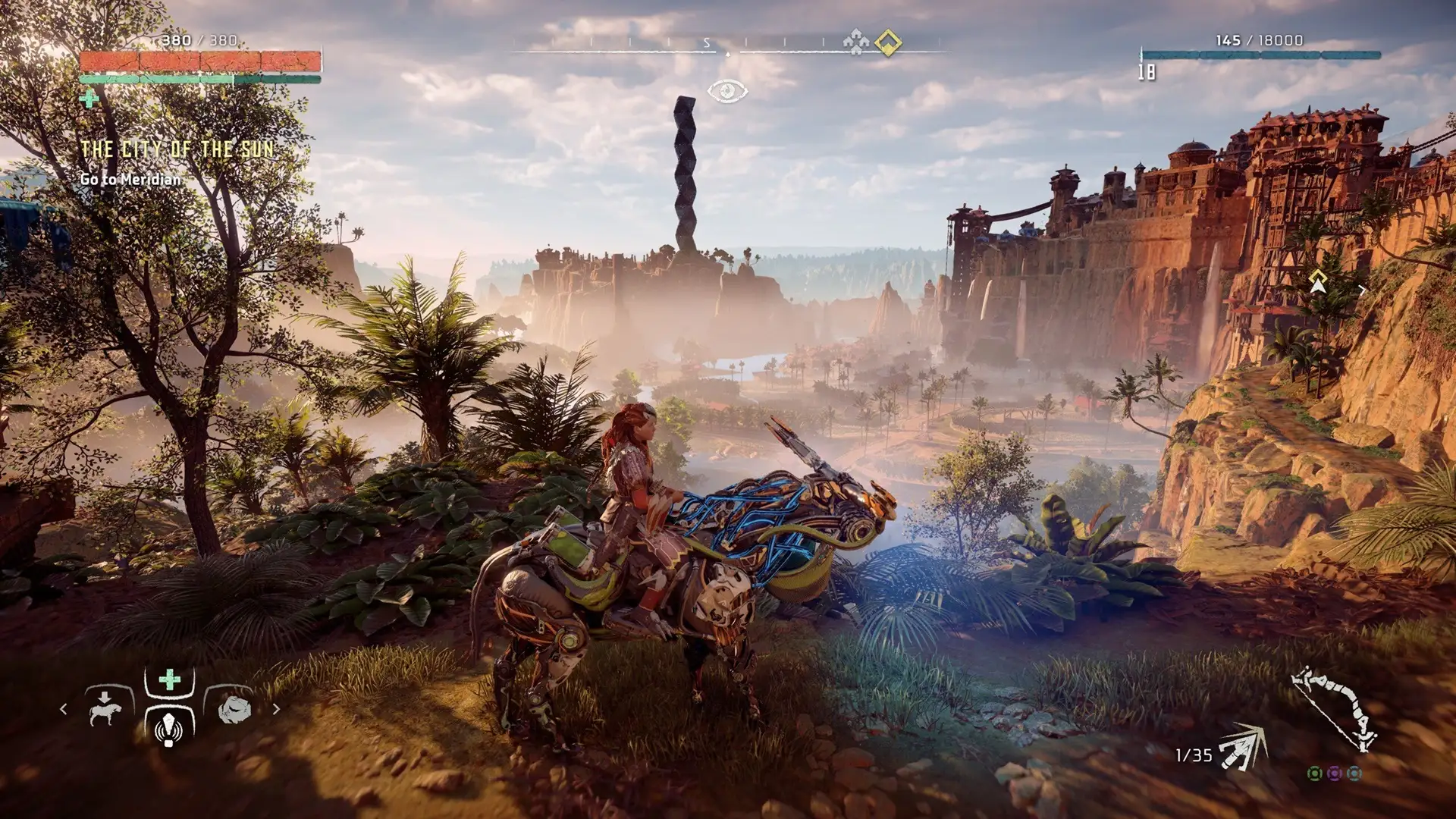Select the equipped bow weapon icon

(x=1335, y=709)
